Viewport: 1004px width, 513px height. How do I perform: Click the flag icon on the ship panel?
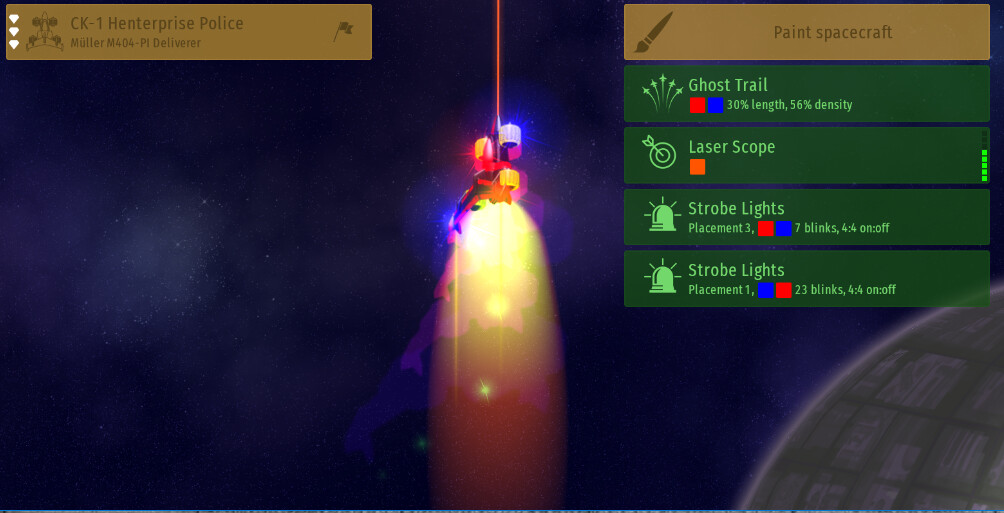coord(343,32)
